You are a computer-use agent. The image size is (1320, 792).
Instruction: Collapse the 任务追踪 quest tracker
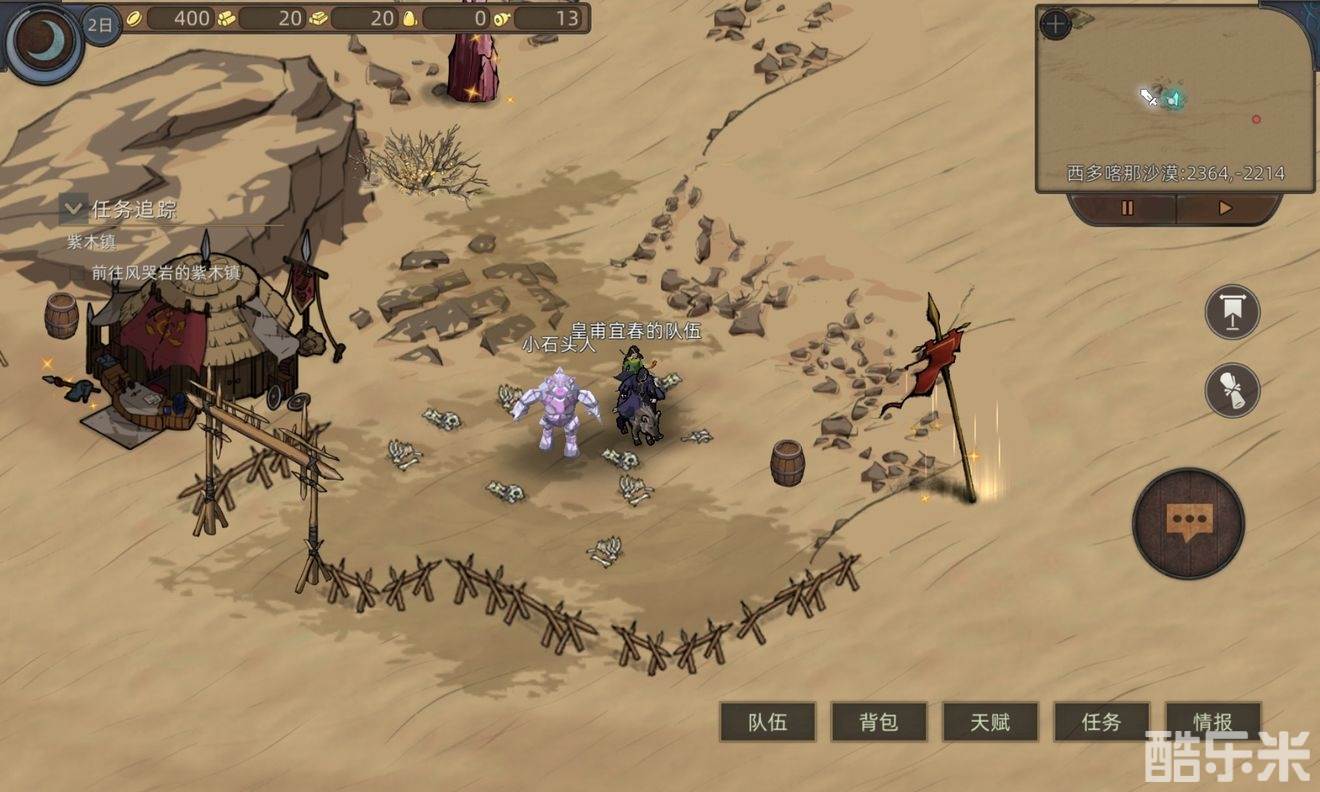[72, 209]
